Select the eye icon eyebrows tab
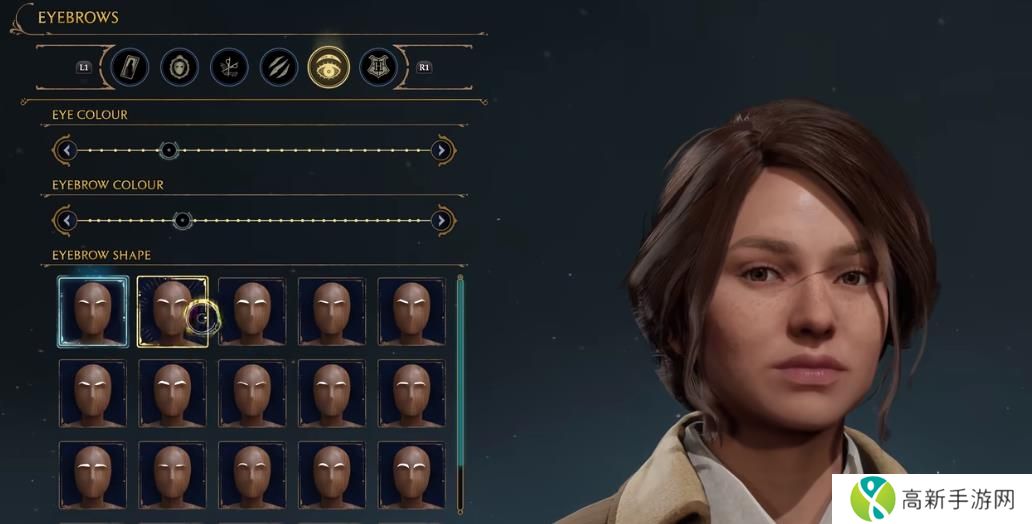This screenshot has height=524, width=1032. 329,67
